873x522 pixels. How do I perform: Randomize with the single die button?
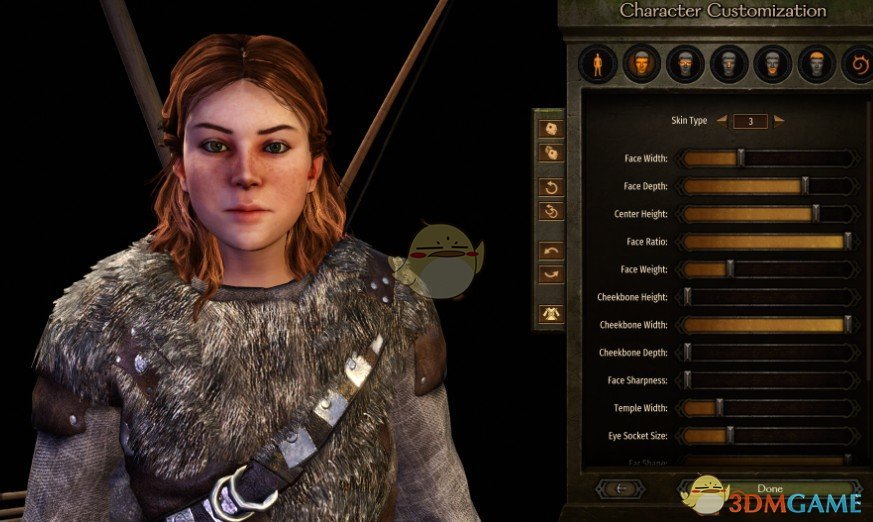click(551, 129)
